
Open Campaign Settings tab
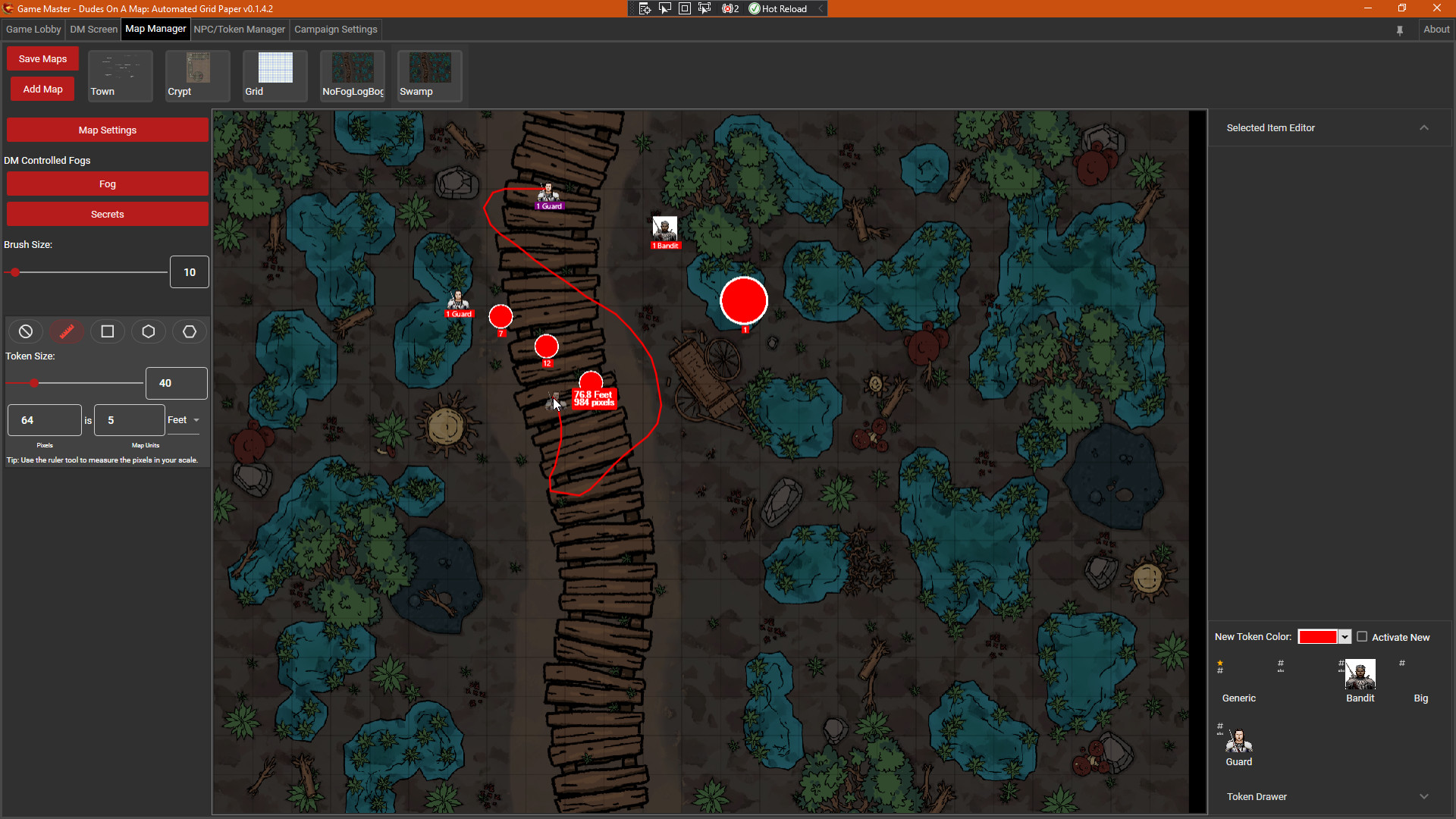pos(335,30)
